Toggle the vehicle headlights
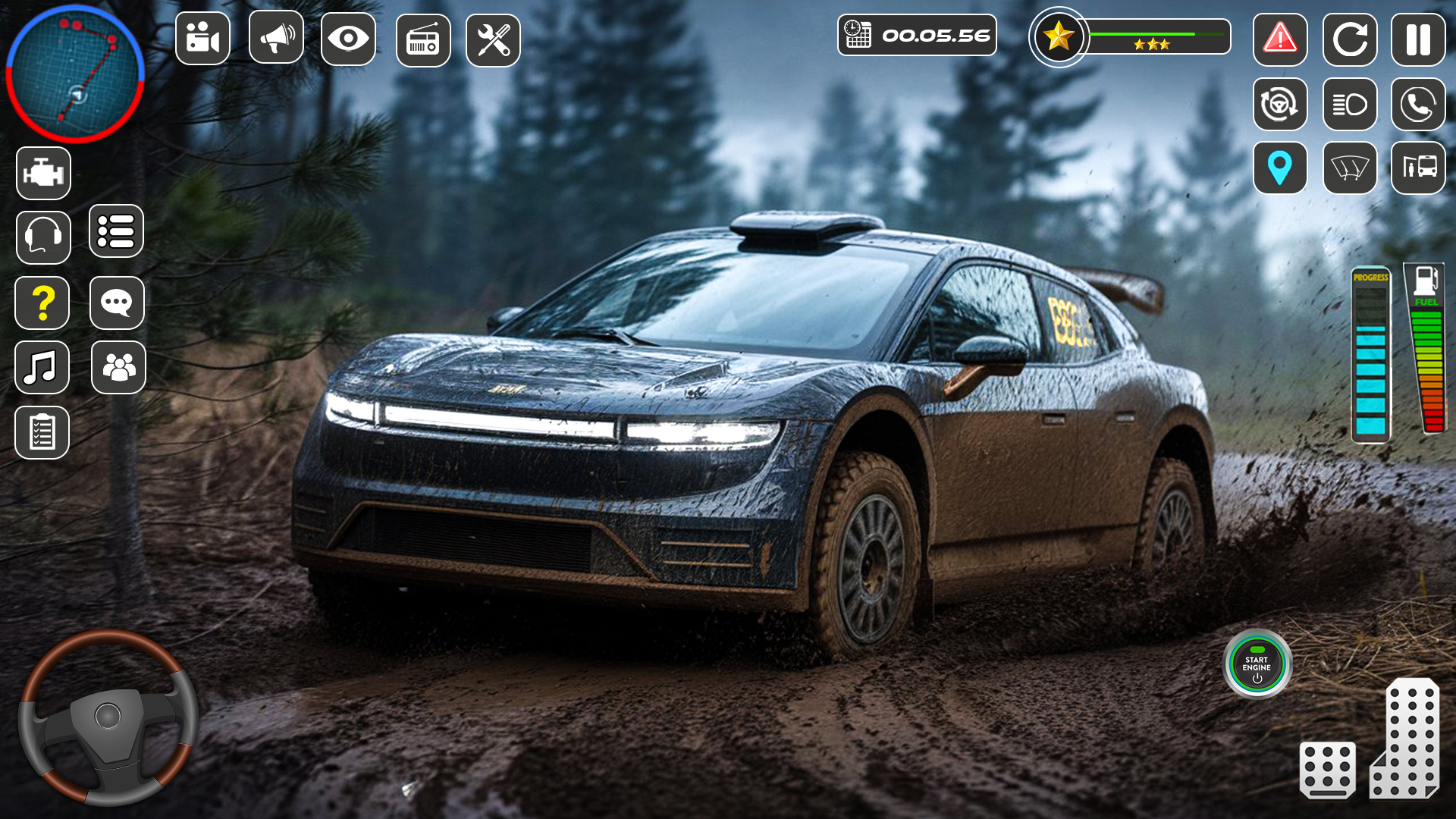The height and width of the screenshot is (819, 1456). [1350, 105]
